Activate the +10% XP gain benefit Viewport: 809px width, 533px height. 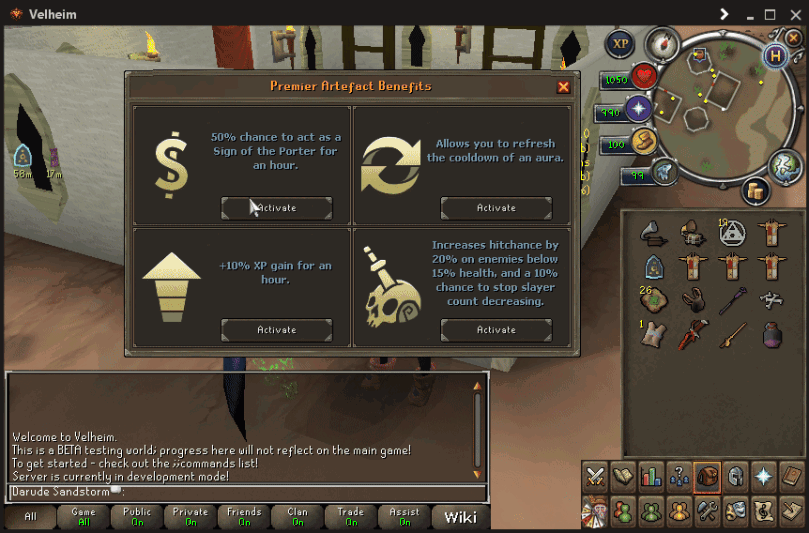276,329
